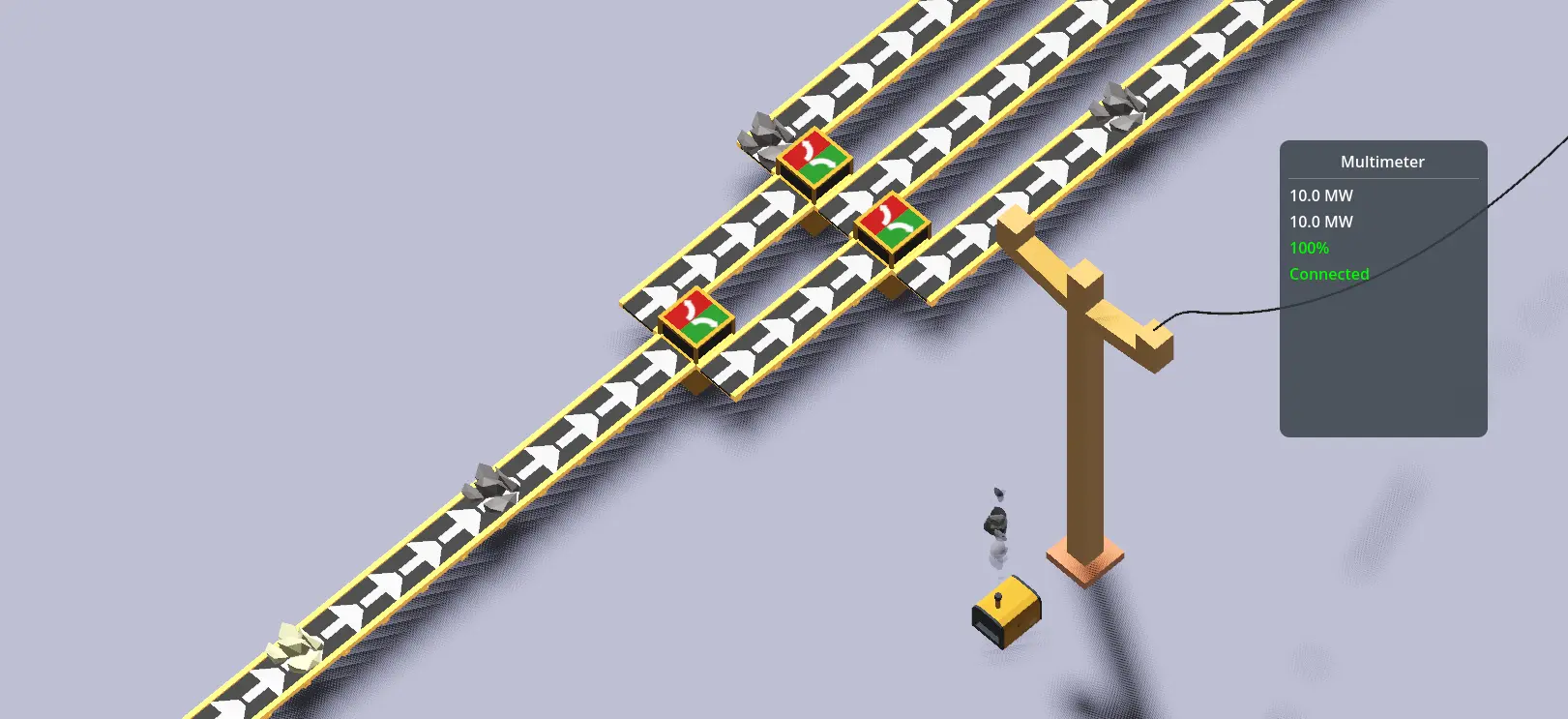Viewport: 1568px width, 719px height.
Task: Expand the power reading details in the Multimeter
Action: point(1320,207)
